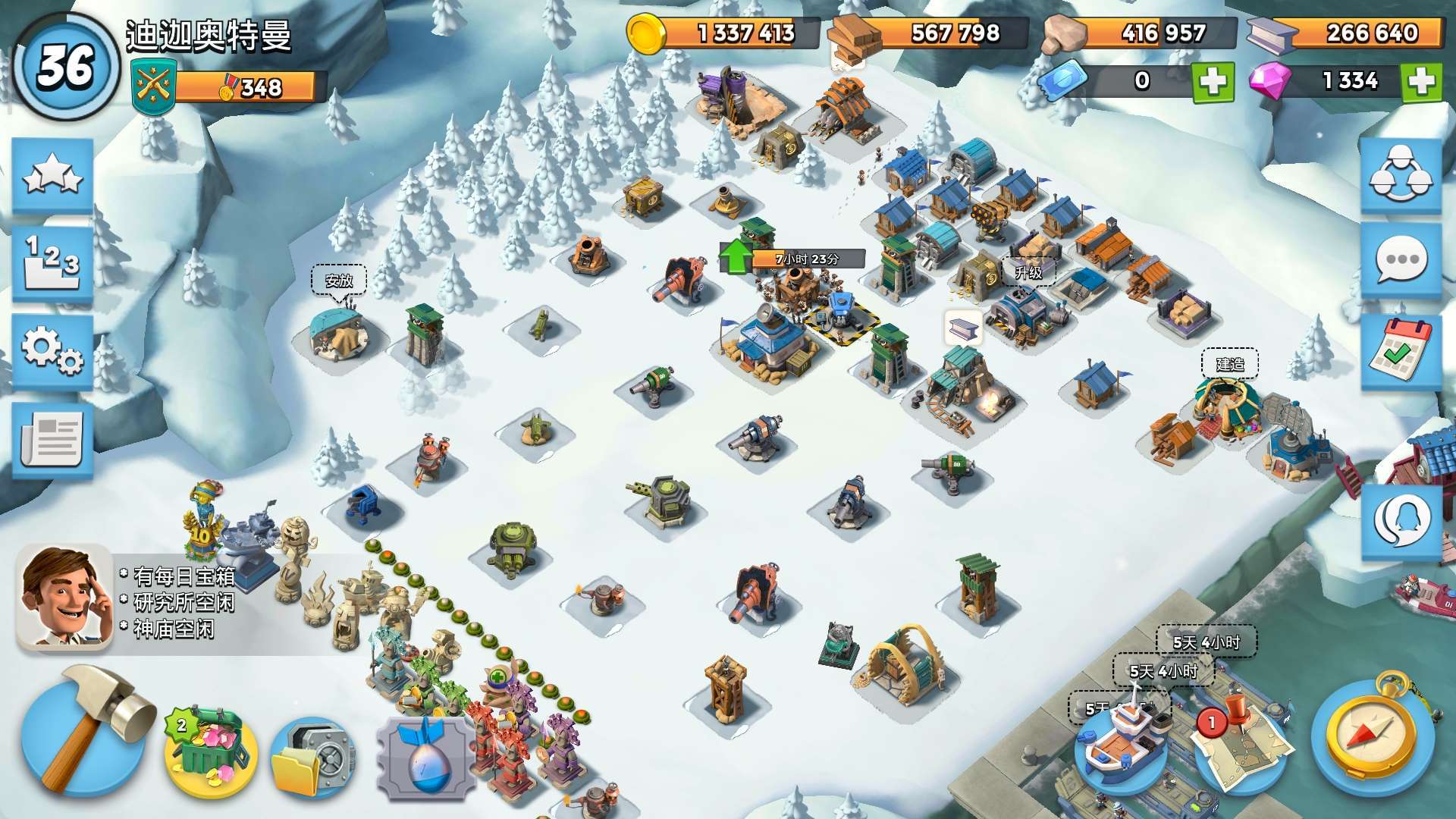Open the folder and vault button

point(312,756)
